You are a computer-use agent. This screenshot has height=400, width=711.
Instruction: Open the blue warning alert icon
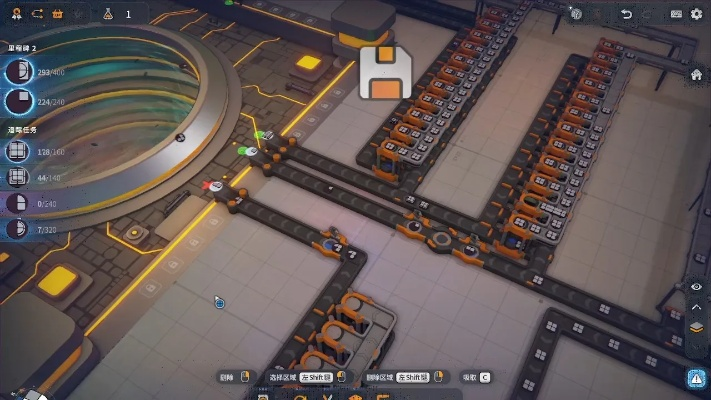[697, 378]
